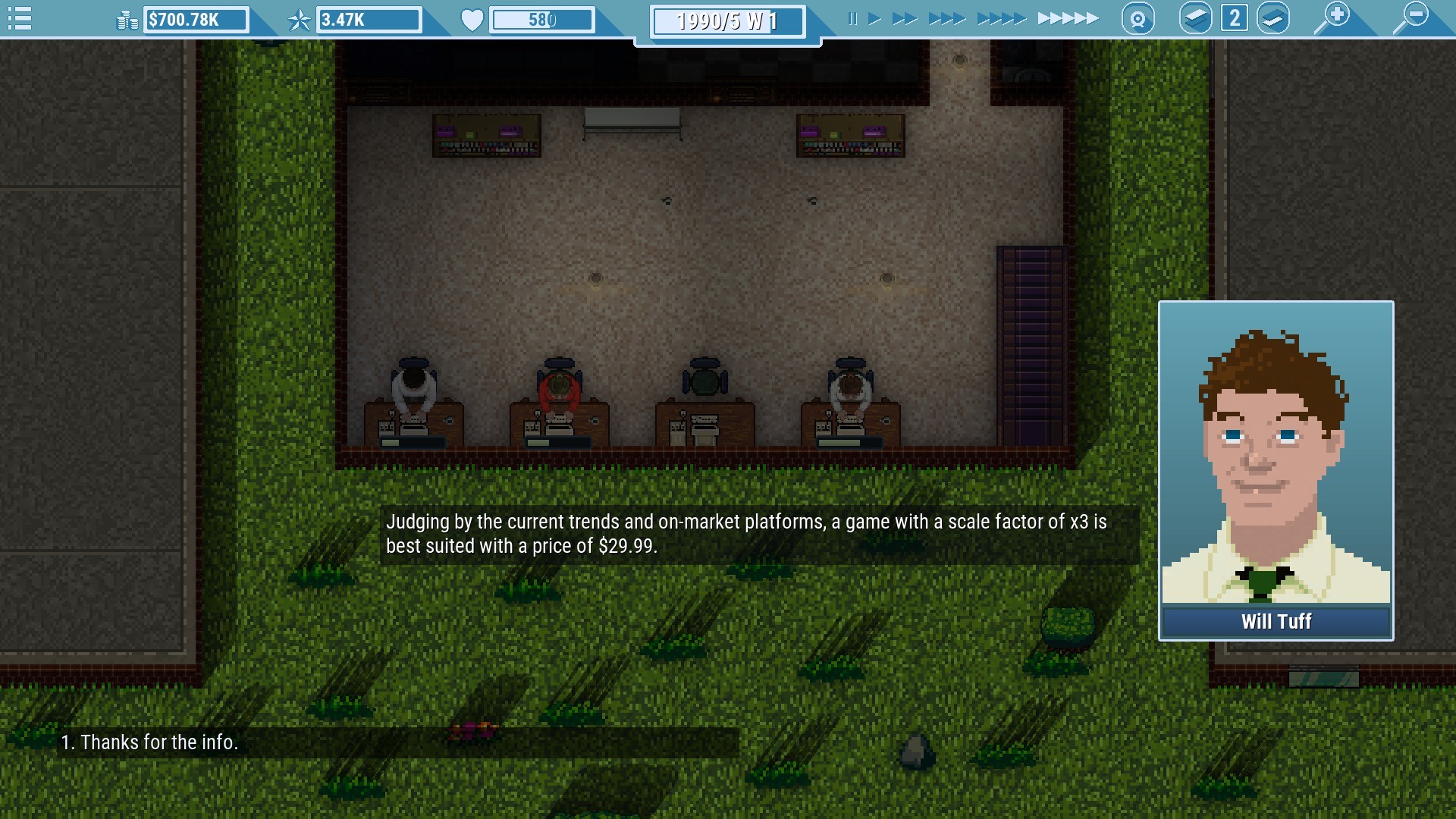Click the heart reputation icon
The image size is (1456, 819).
pos(471,20)
